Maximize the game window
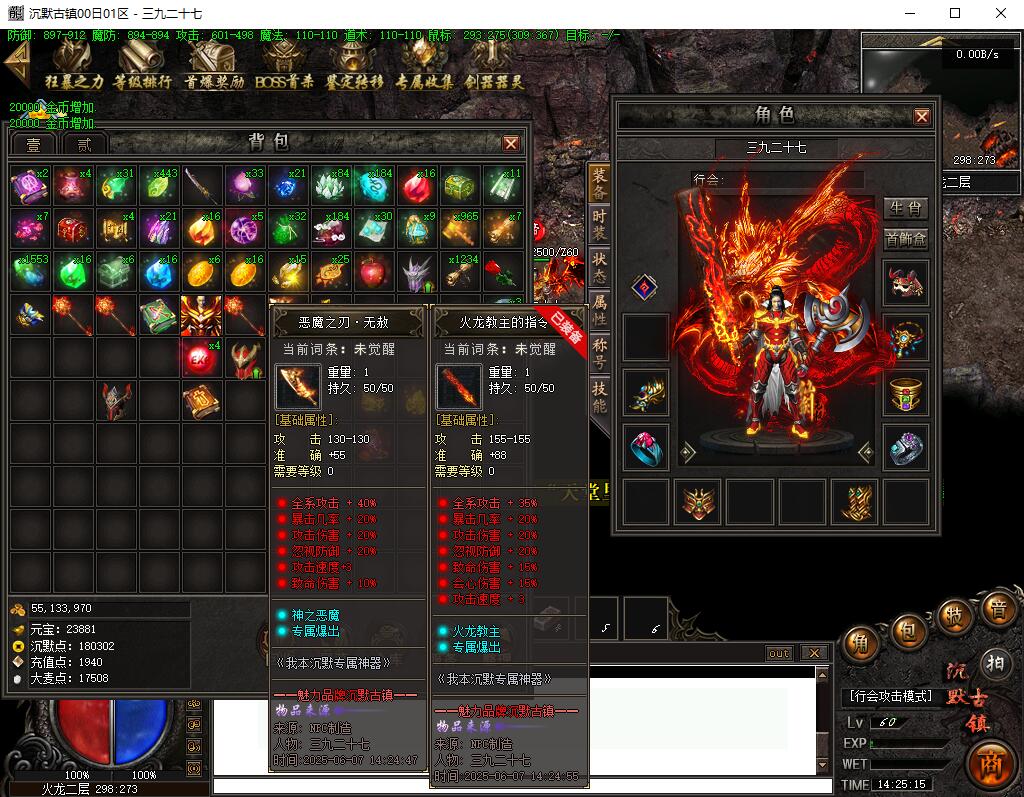Screen dimensions: 1024x797 pos(954,14)
